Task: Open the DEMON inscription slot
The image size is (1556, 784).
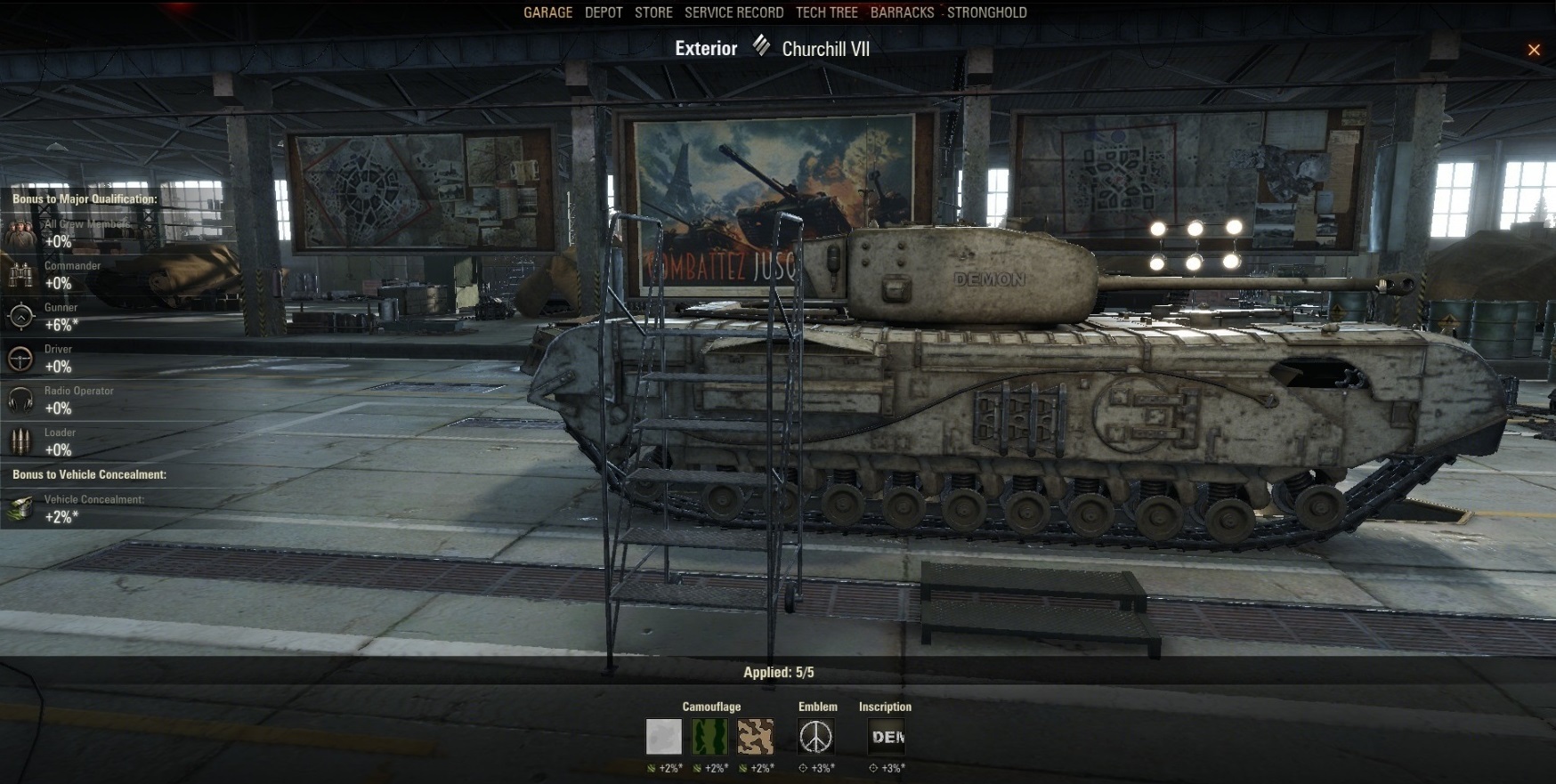Action: click(x=887, y=737)
